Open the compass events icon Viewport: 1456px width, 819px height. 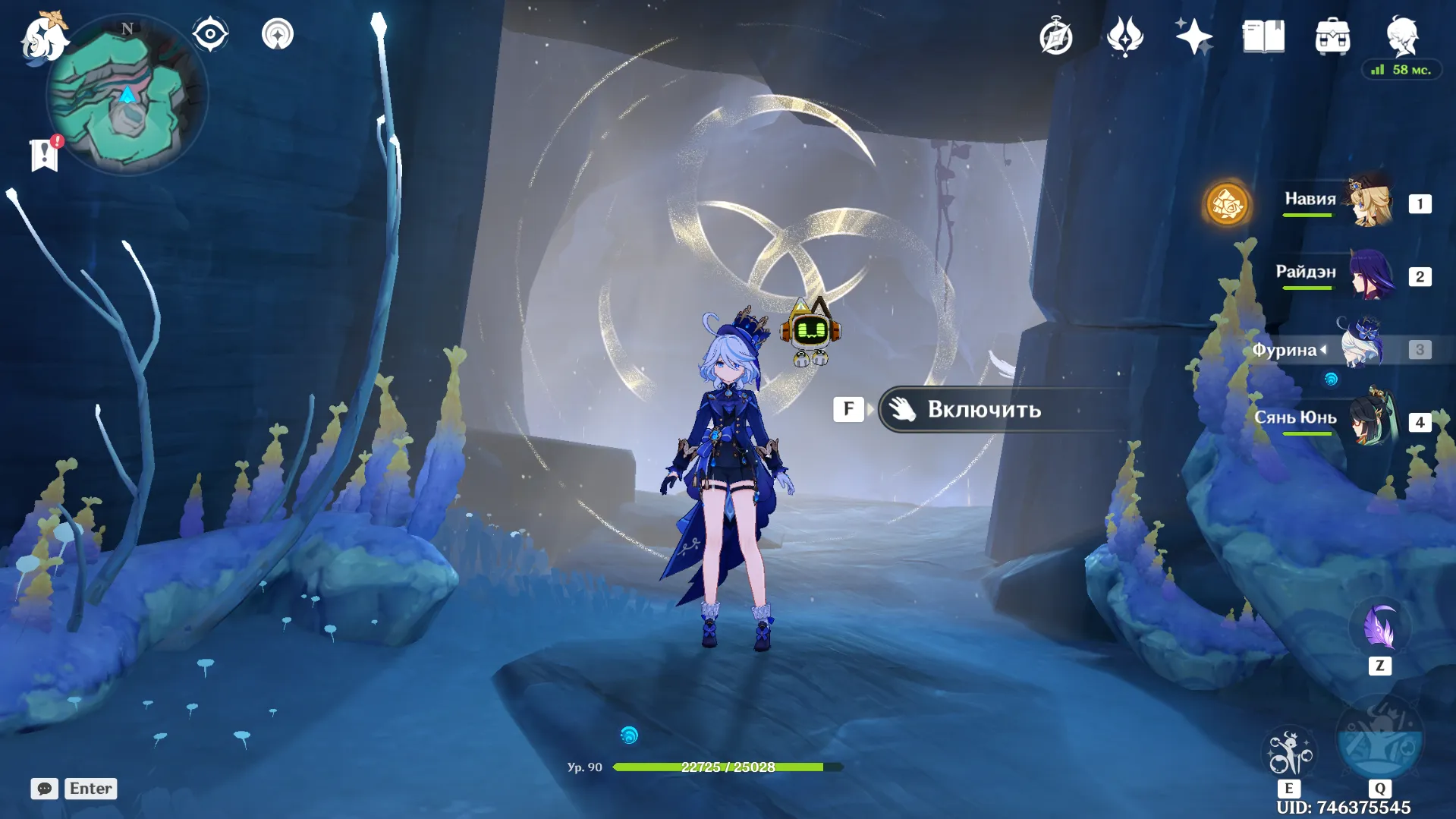(x=1055, y=36)
